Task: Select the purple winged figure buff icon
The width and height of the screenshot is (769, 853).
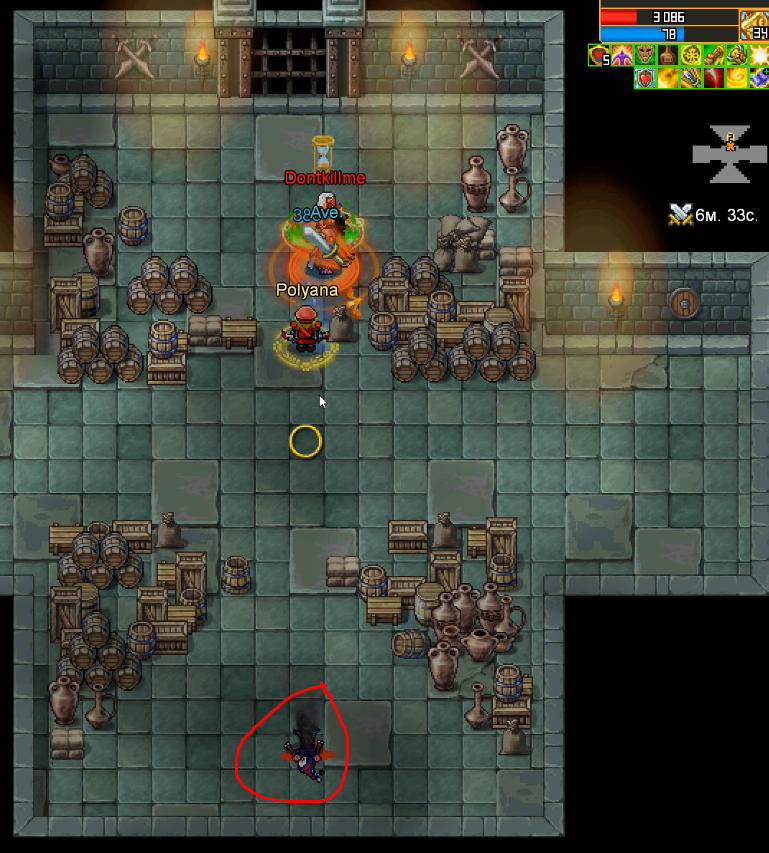Action: (622, 56)
